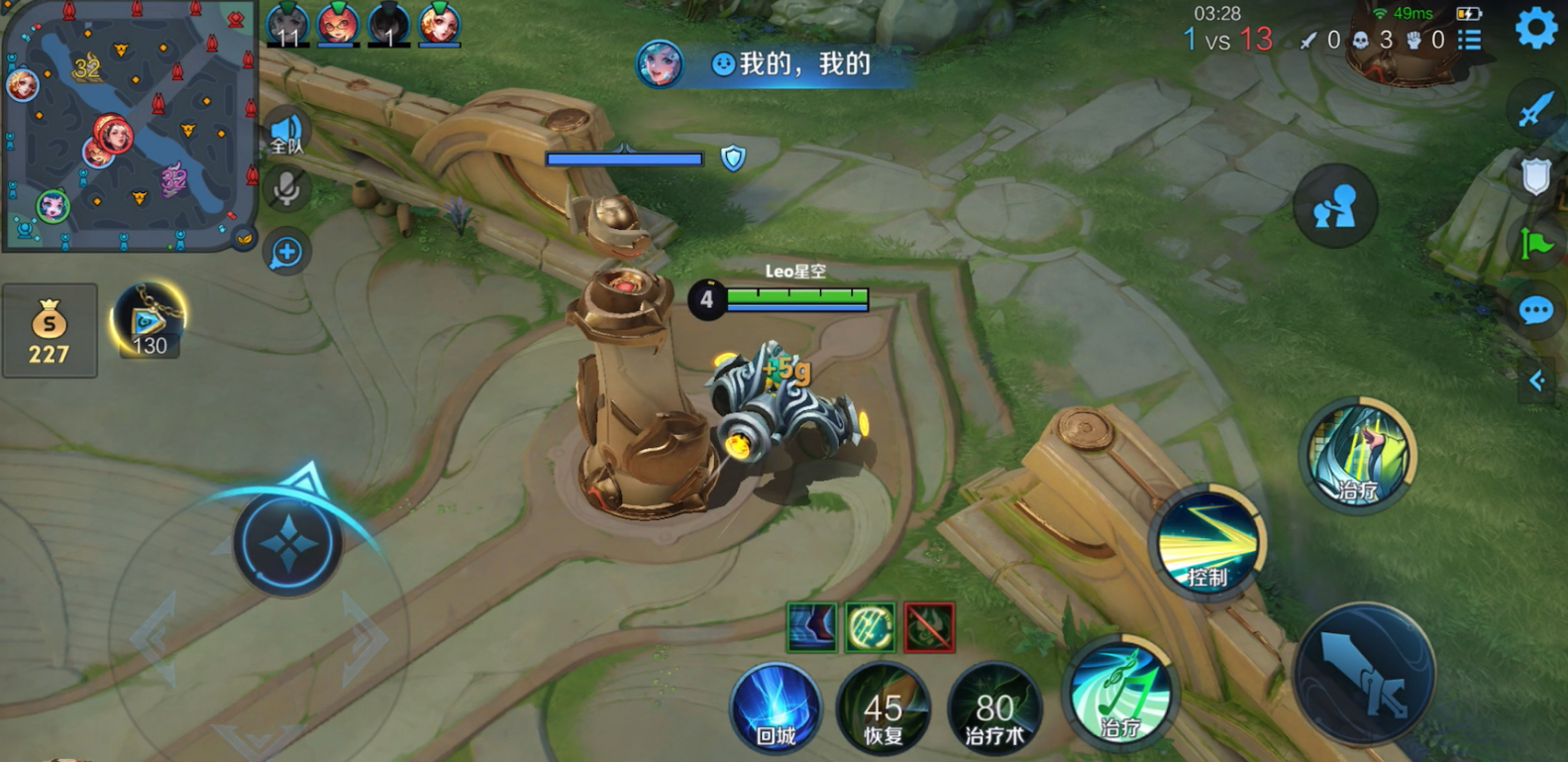Image resolution: width=1568 pixels, height=762 pixels.
Task: Send the shield retreat signal
Action: (1535, 177)
